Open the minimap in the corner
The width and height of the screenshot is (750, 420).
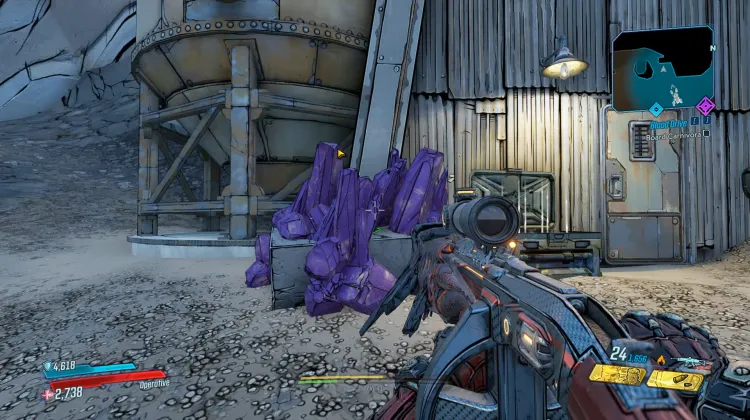coord(663,68)
